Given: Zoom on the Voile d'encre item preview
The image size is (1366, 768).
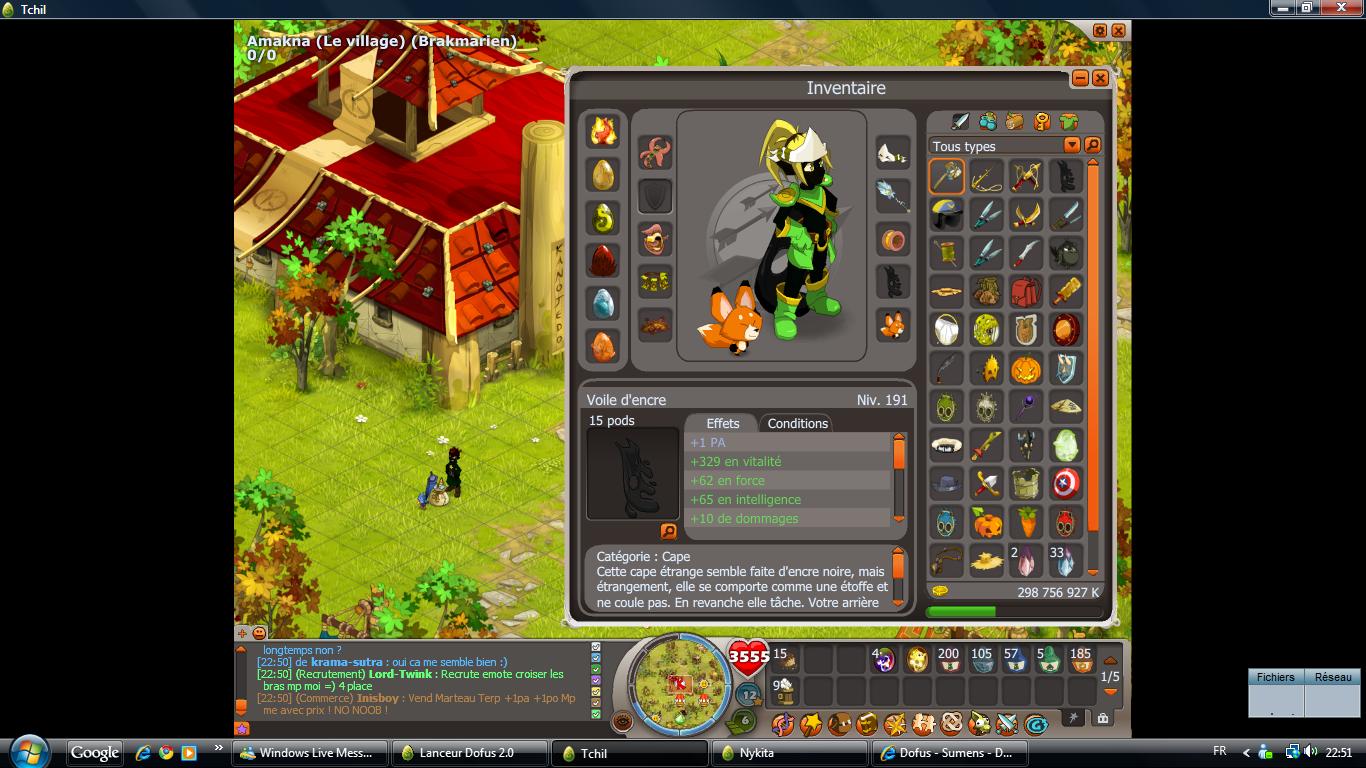Looking at the screenshot, I should pyautogui.click(x=669, y=531).
